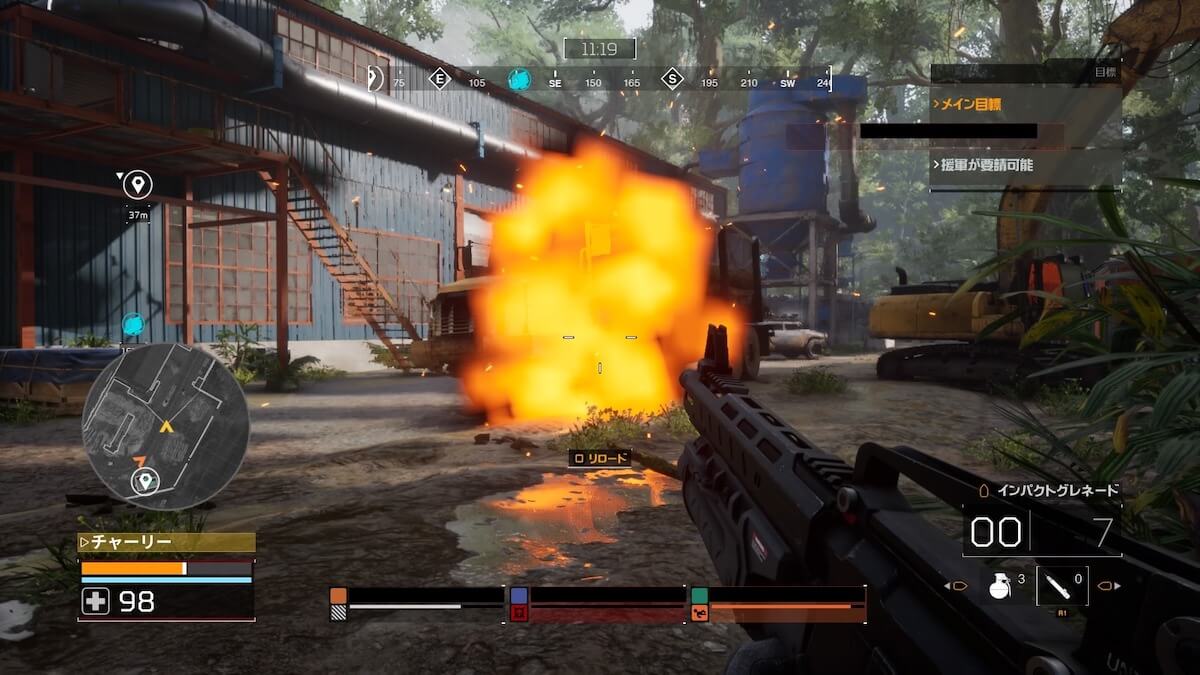The image size is (1200, 675).
Task: Choose the highlighted flare equipment slot
Action: click(x=1060, y=585)
